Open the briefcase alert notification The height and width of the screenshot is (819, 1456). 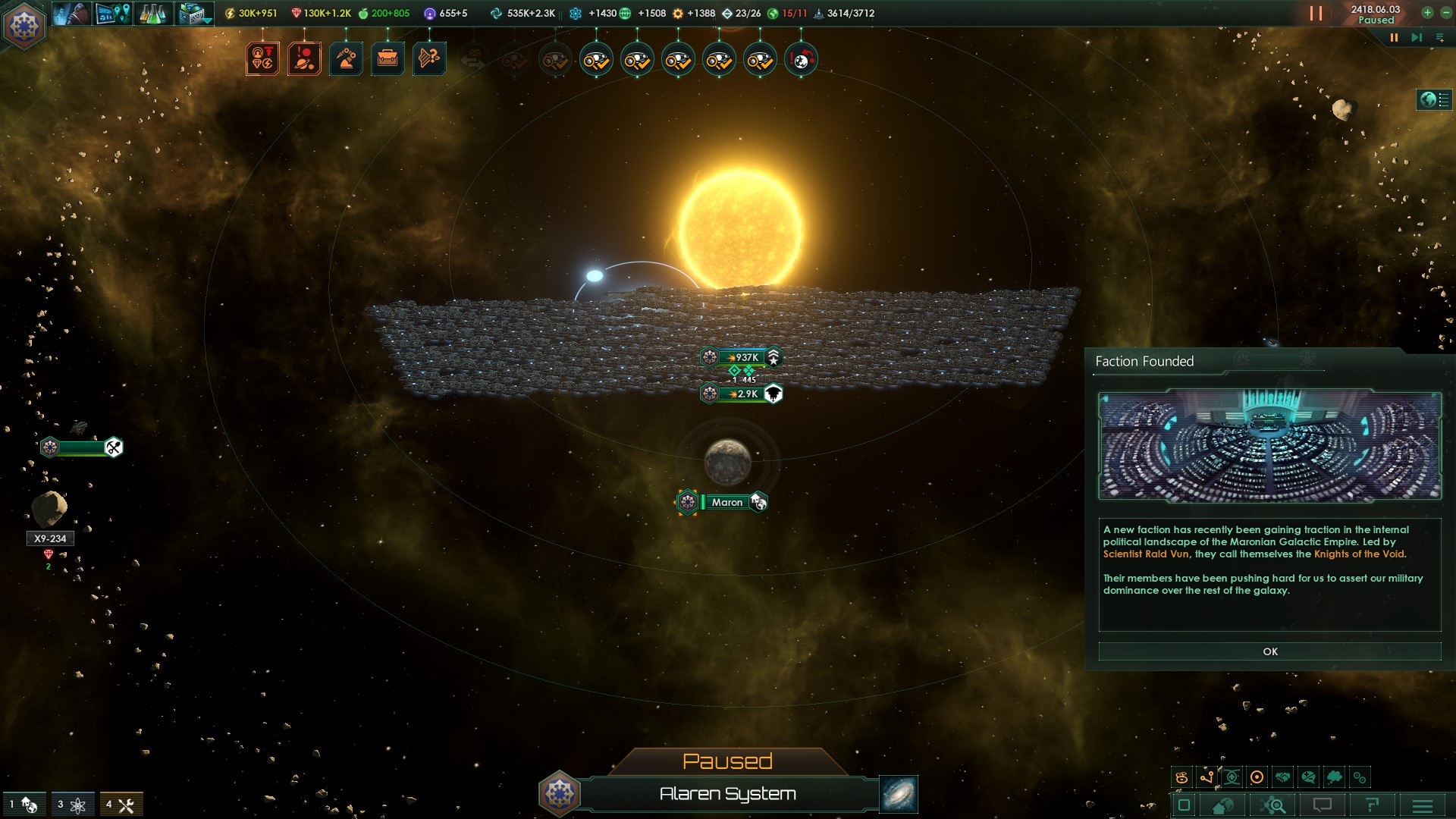point(388,58)
